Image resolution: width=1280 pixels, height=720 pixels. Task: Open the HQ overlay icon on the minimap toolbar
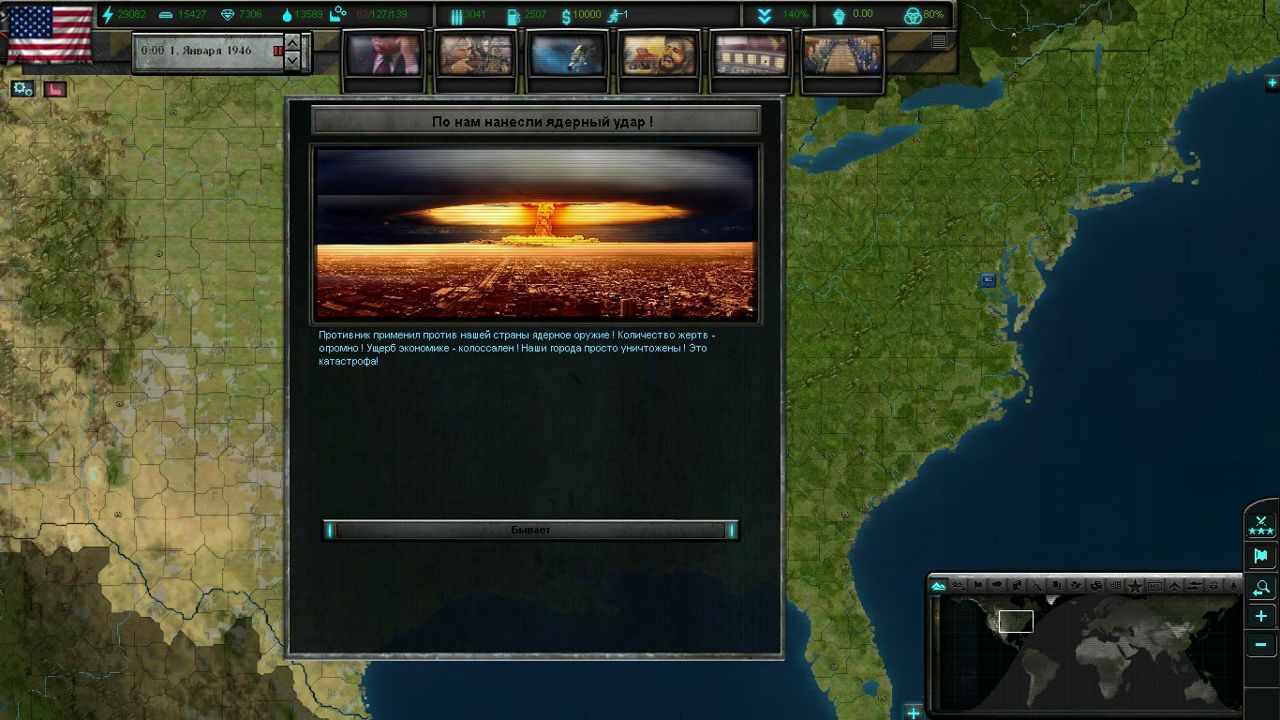[1155, 585]
